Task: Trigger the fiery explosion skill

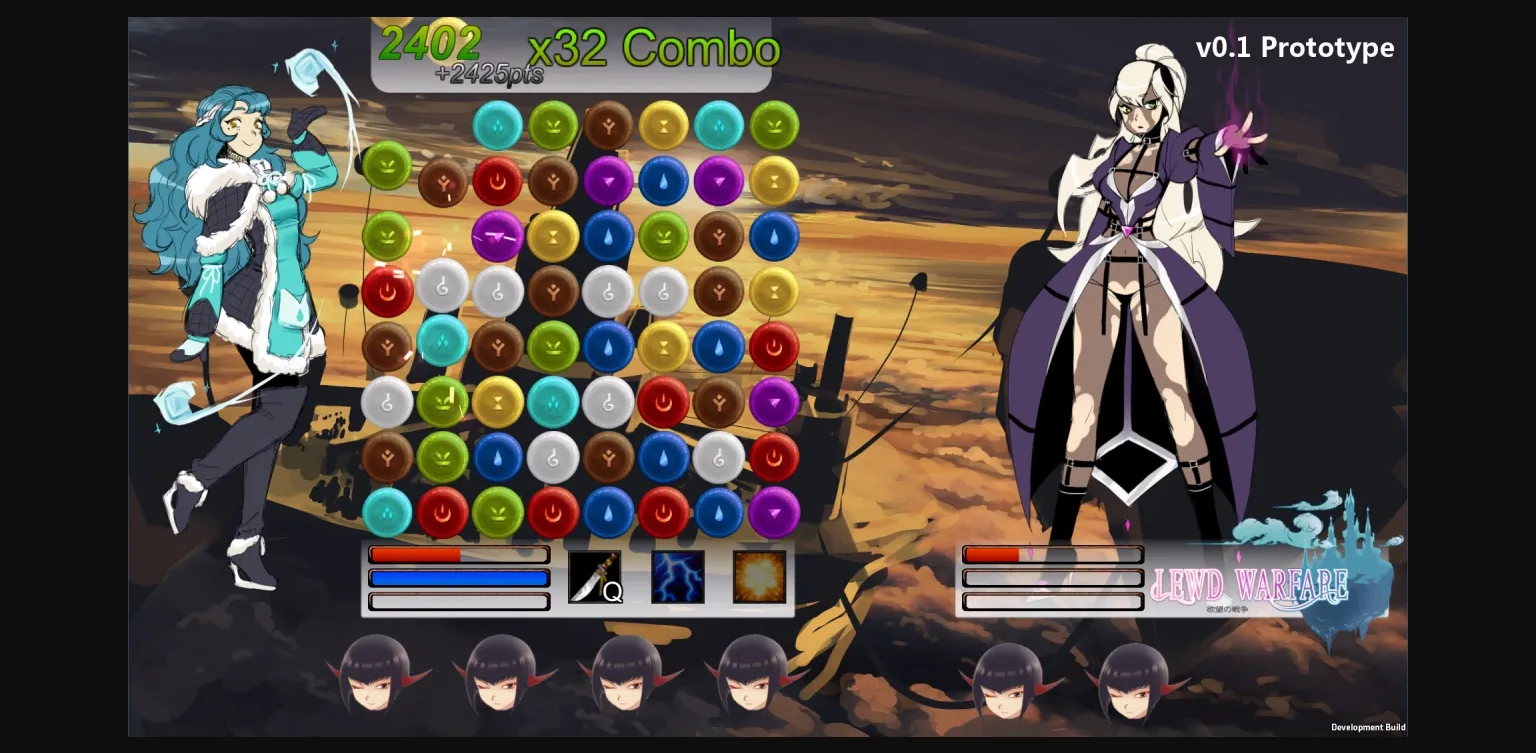Action: (x=758, y=578)
